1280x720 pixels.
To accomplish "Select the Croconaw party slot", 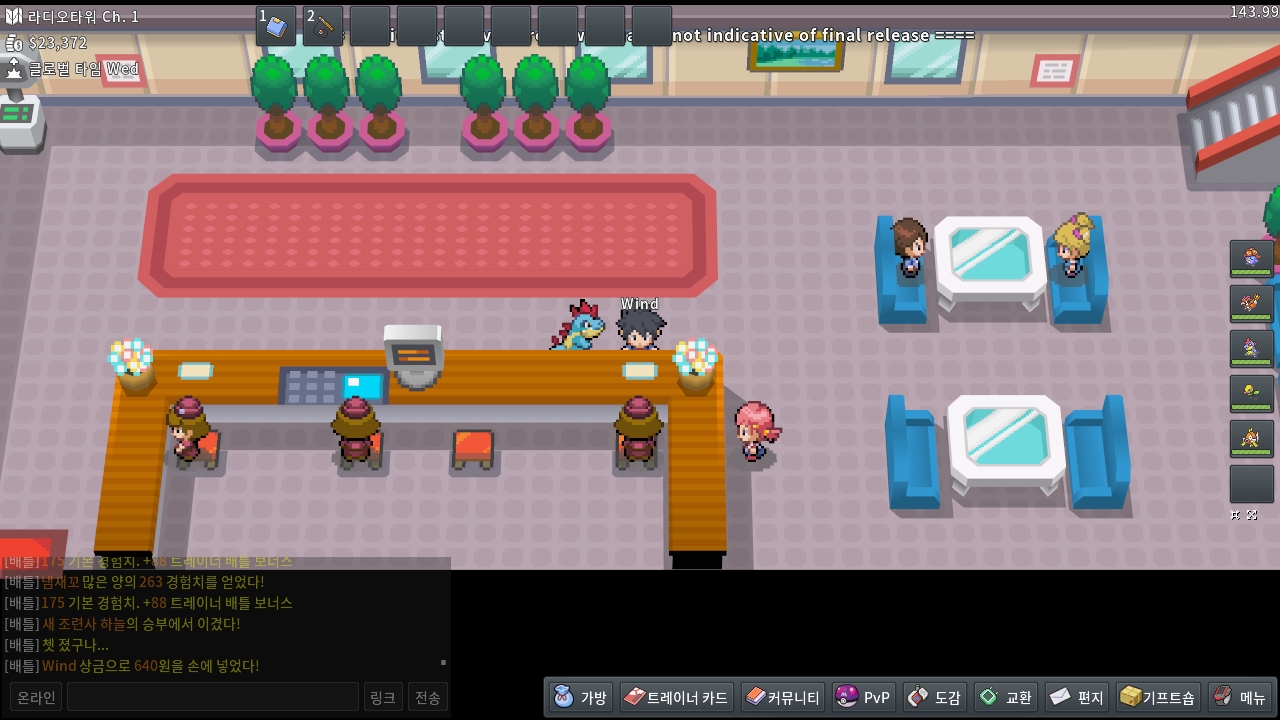I will [x=1251, y=349].
